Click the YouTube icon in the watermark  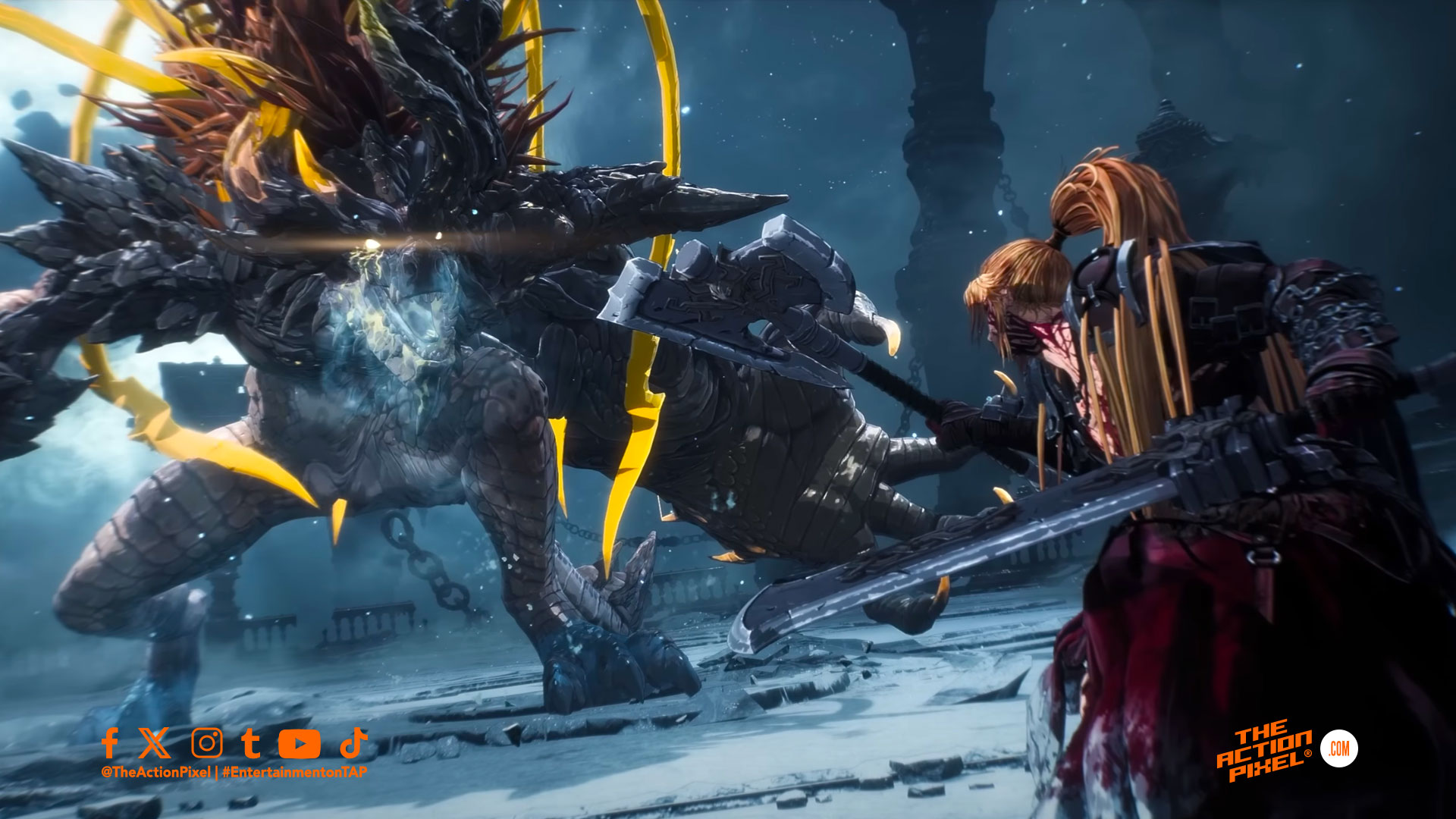tap(299, 744)
